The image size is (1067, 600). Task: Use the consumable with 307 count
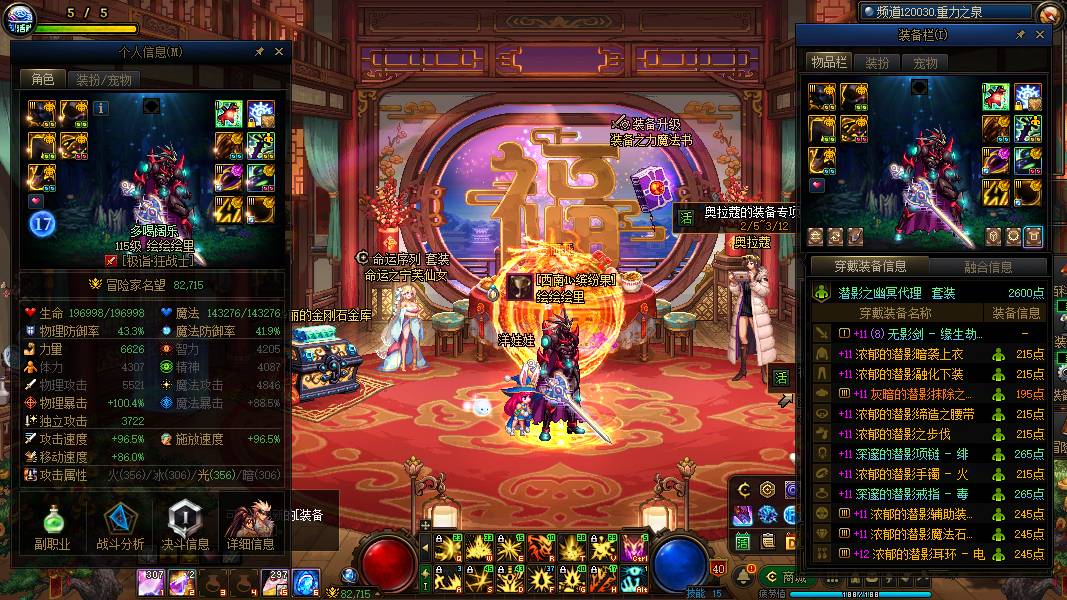[x=152, y=582]
